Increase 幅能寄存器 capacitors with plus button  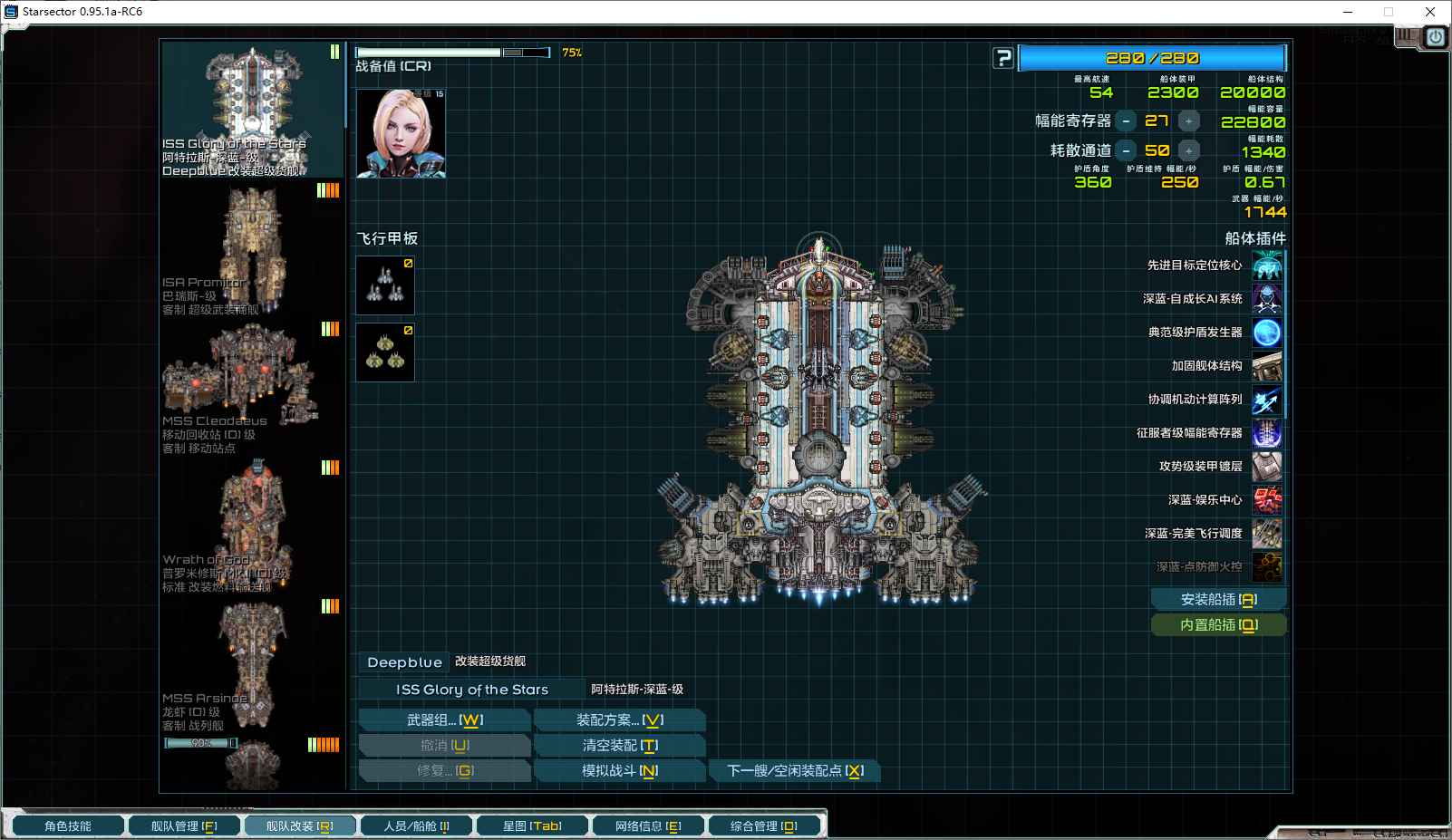1188,121
